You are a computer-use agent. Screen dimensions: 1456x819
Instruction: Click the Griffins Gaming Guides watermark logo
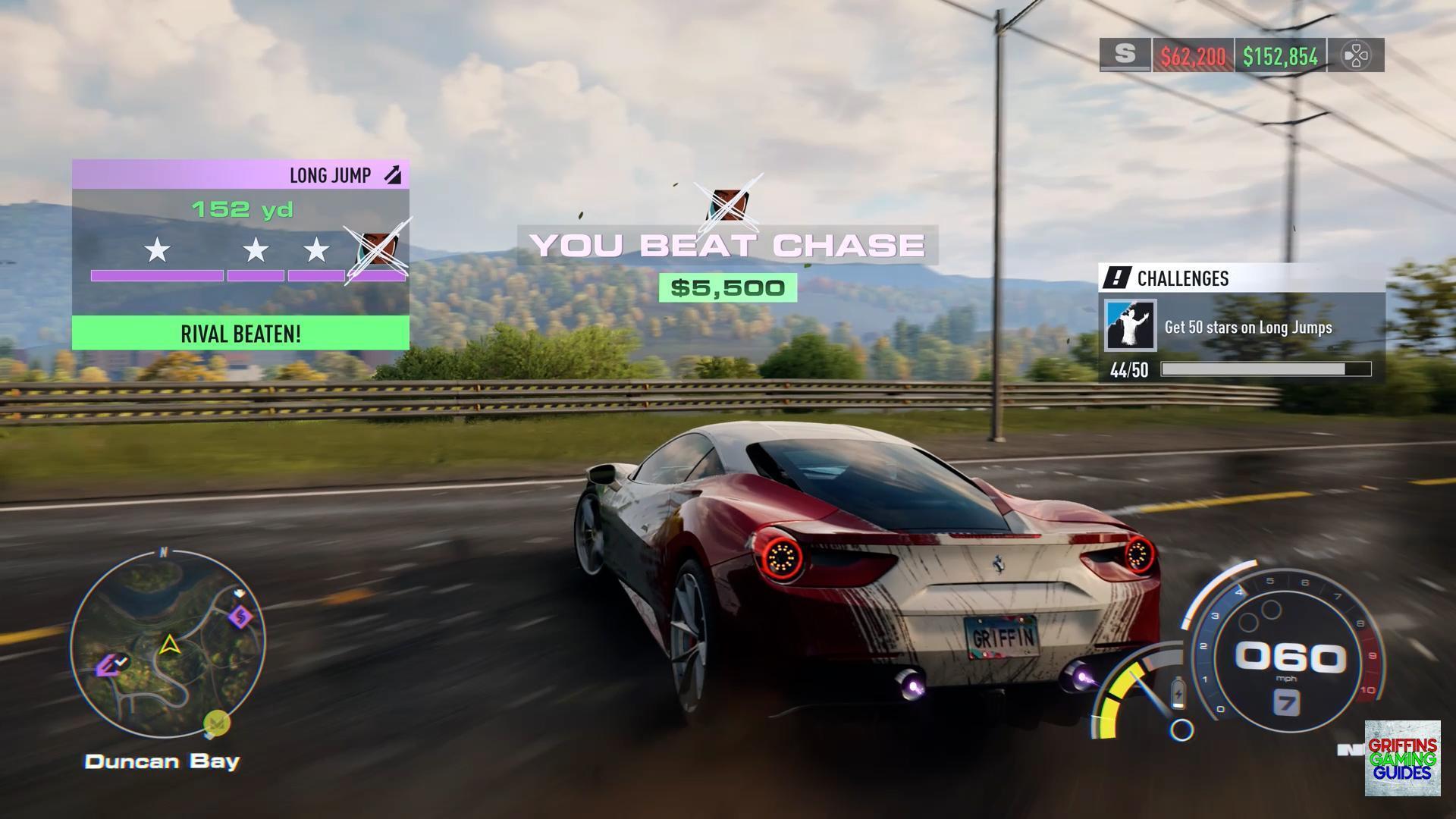tap(1402, 758)
